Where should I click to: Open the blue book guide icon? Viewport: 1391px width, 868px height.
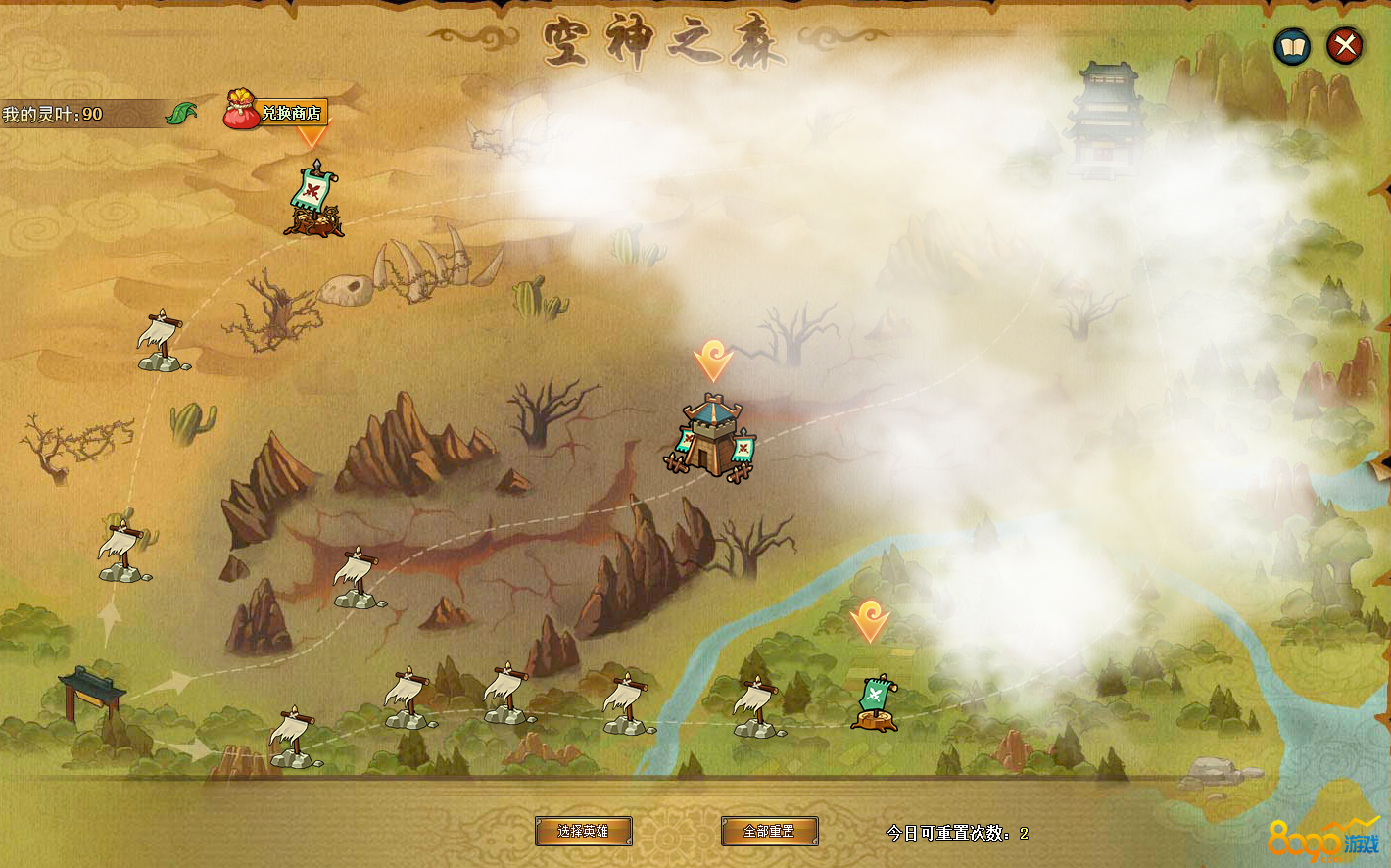(1292, 46)
